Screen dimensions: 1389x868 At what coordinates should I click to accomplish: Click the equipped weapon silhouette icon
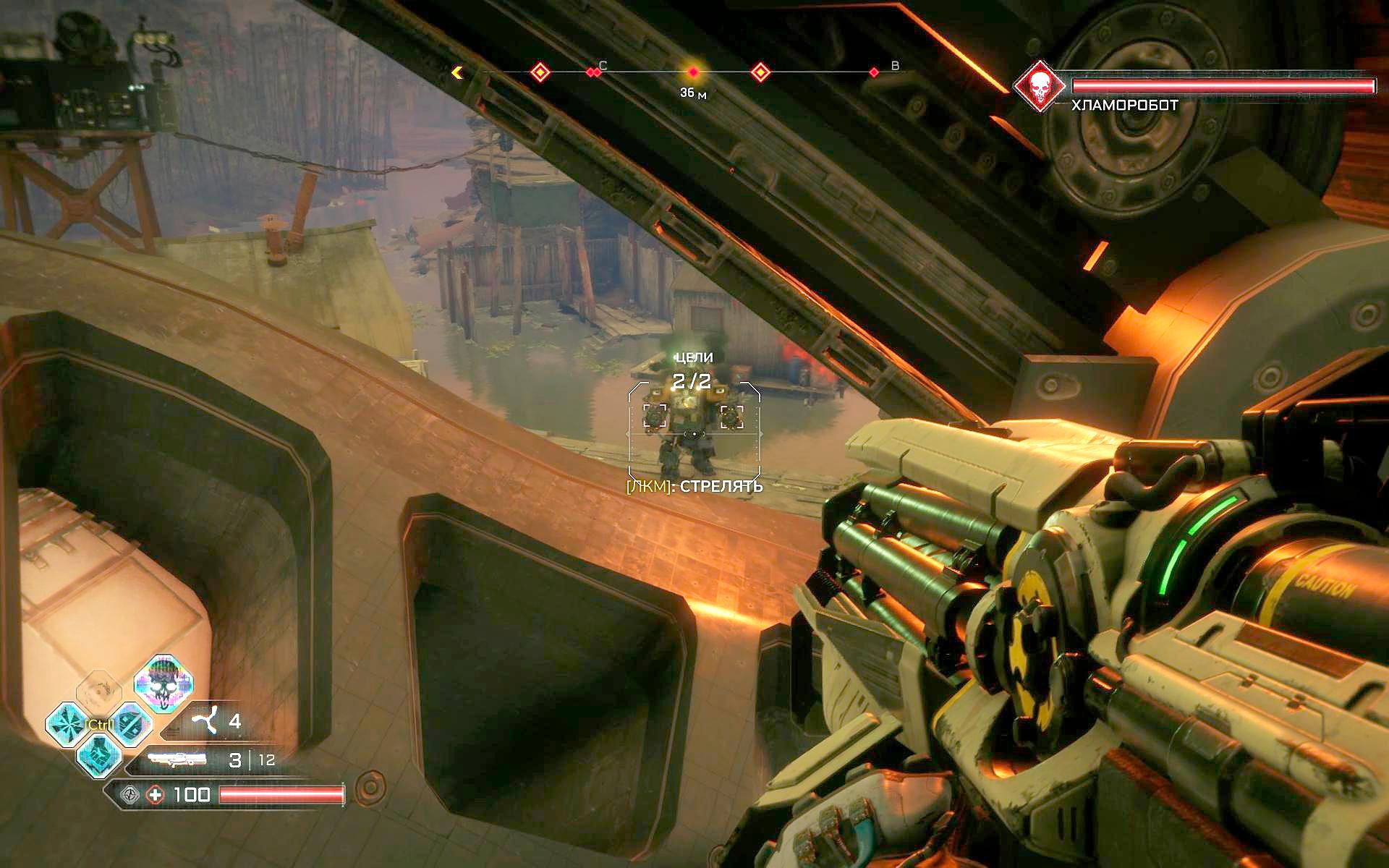(177, 759)
